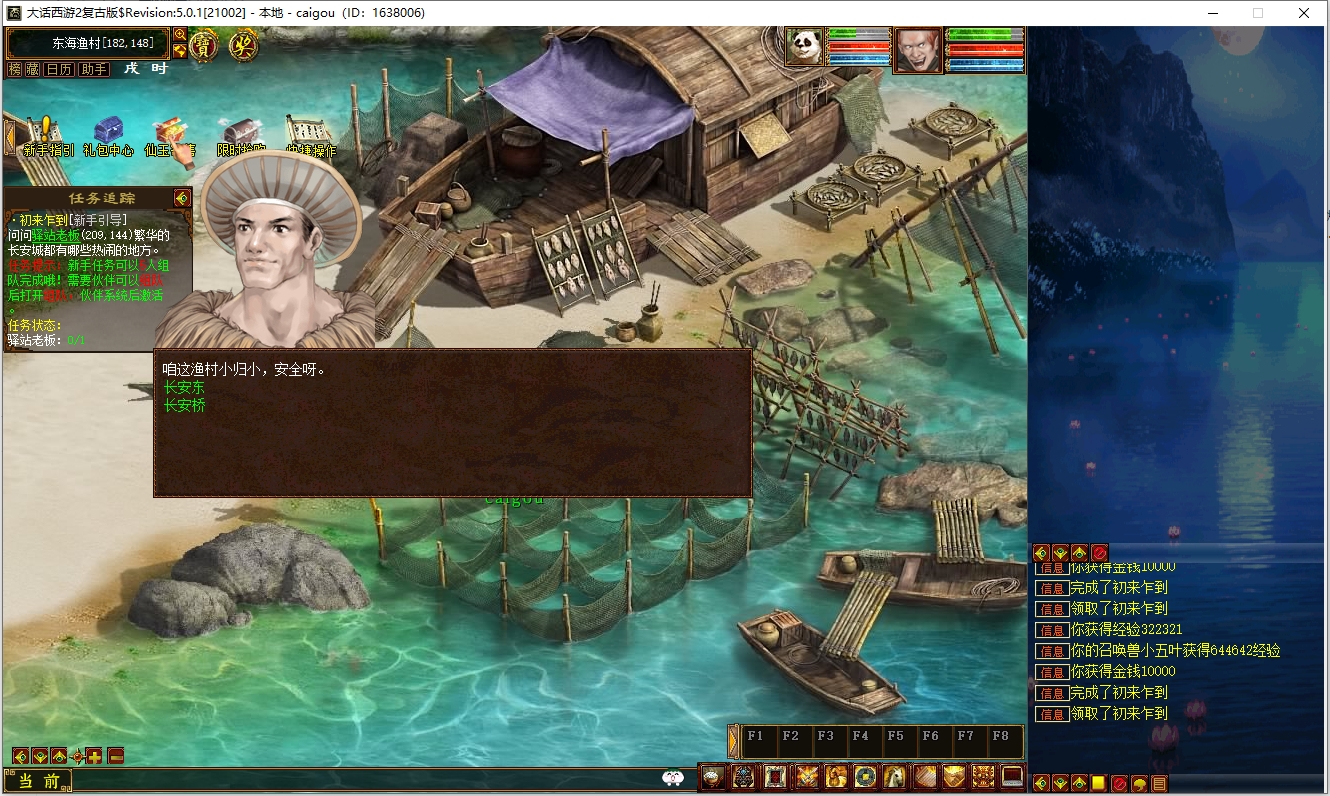1330x796 pixels.
Task: Select the 长安桥 destination option
Action: (x=184, y=405)
